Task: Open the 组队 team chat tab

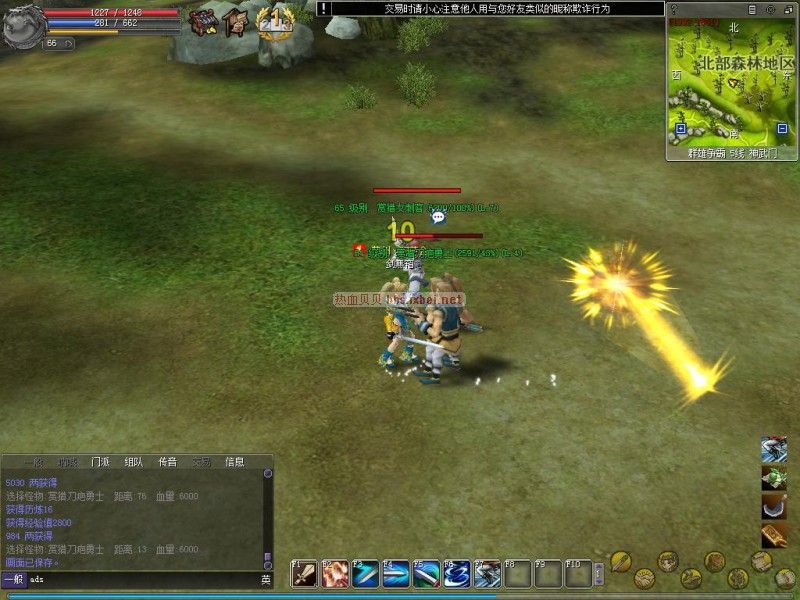Action: point(133,462)
